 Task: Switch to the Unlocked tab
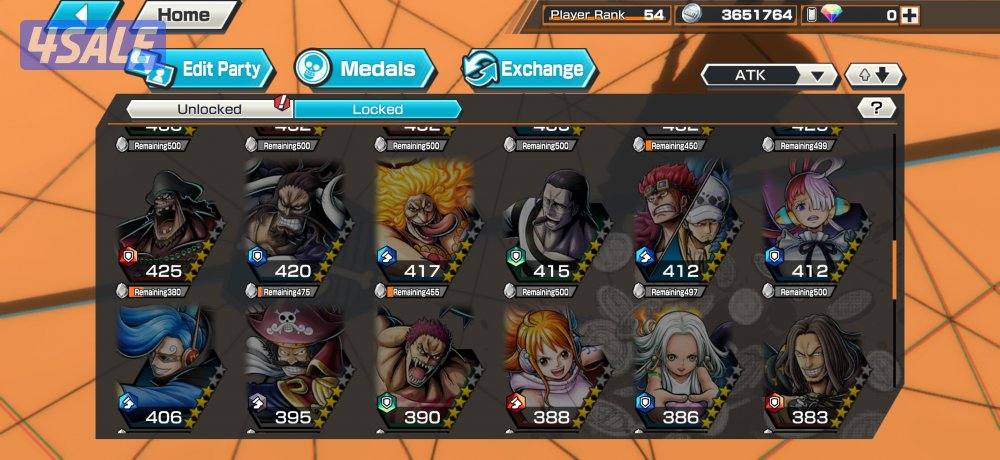click(x=209, y=109)
